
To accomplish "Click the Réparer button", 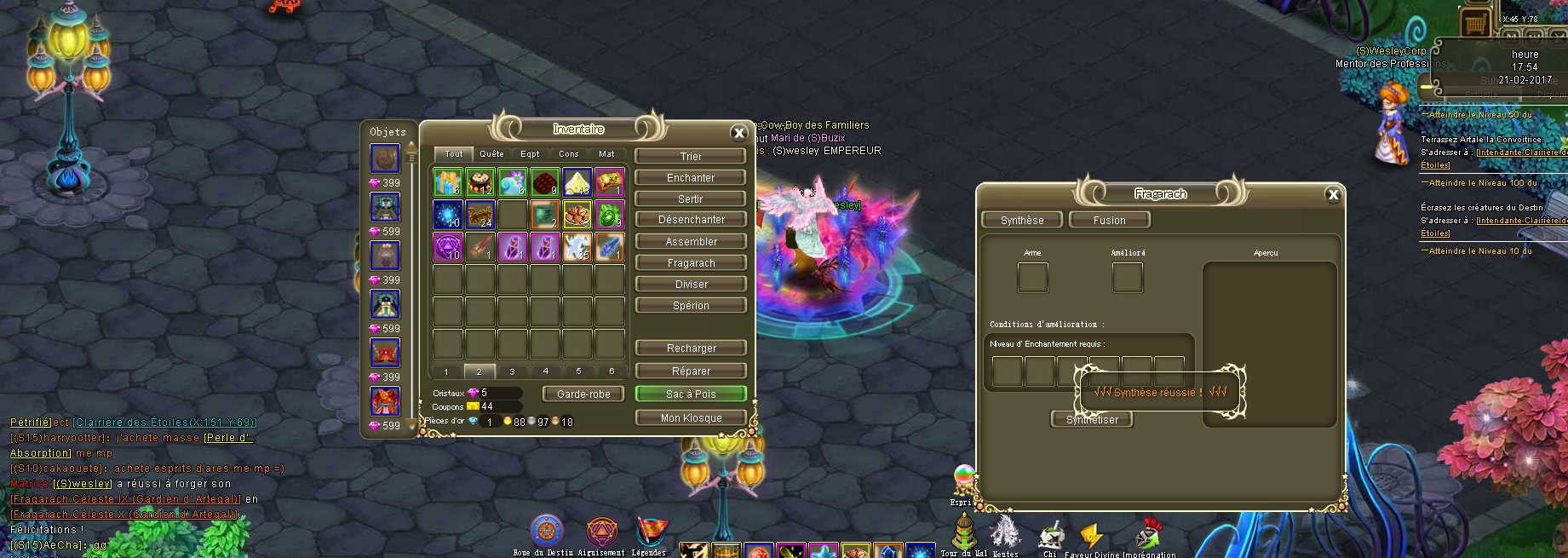I will pos(691,371).
